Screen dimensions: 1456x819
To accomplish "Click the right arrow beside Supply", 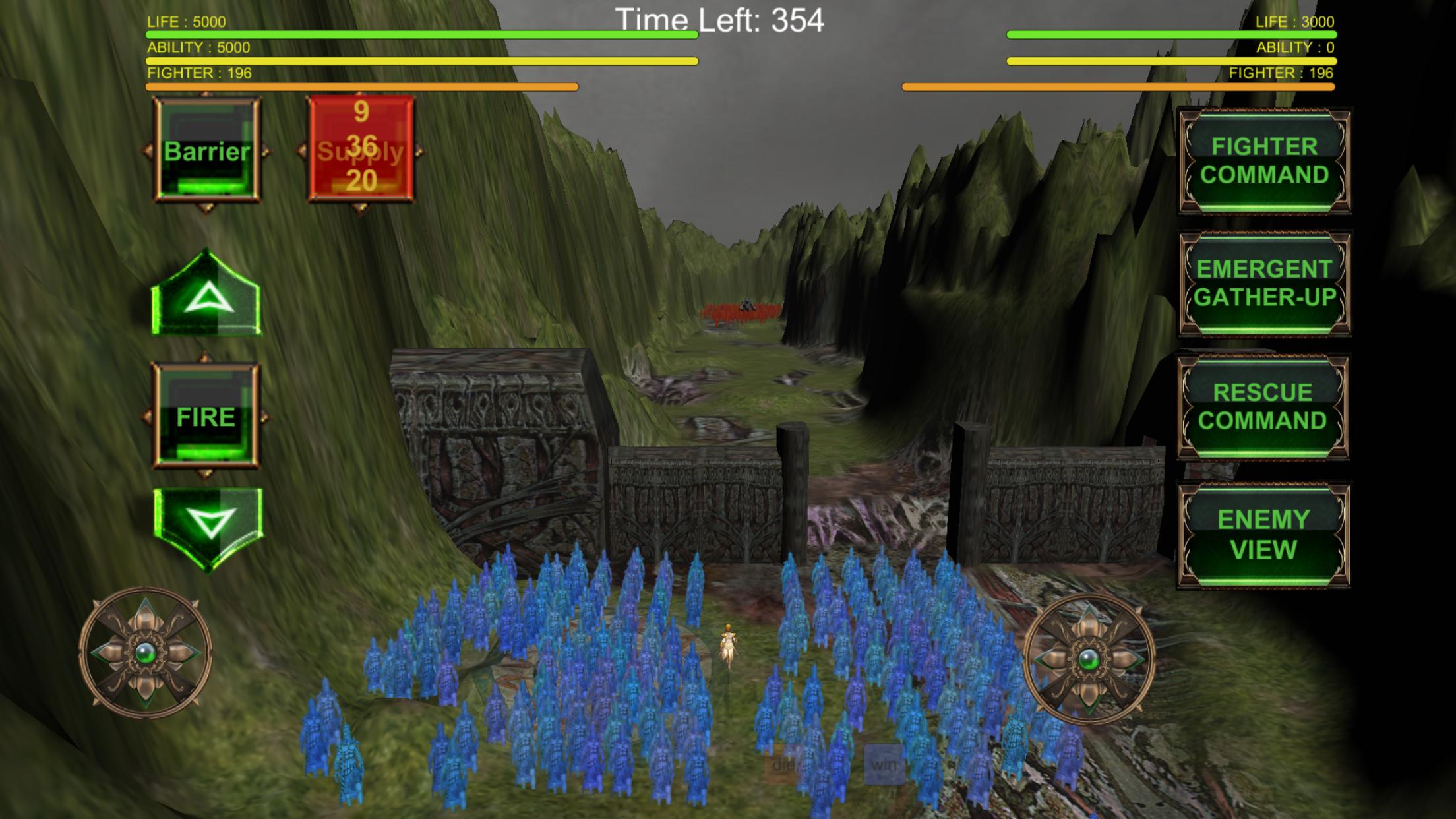I will pyautogui.click(x=419, y=153).
